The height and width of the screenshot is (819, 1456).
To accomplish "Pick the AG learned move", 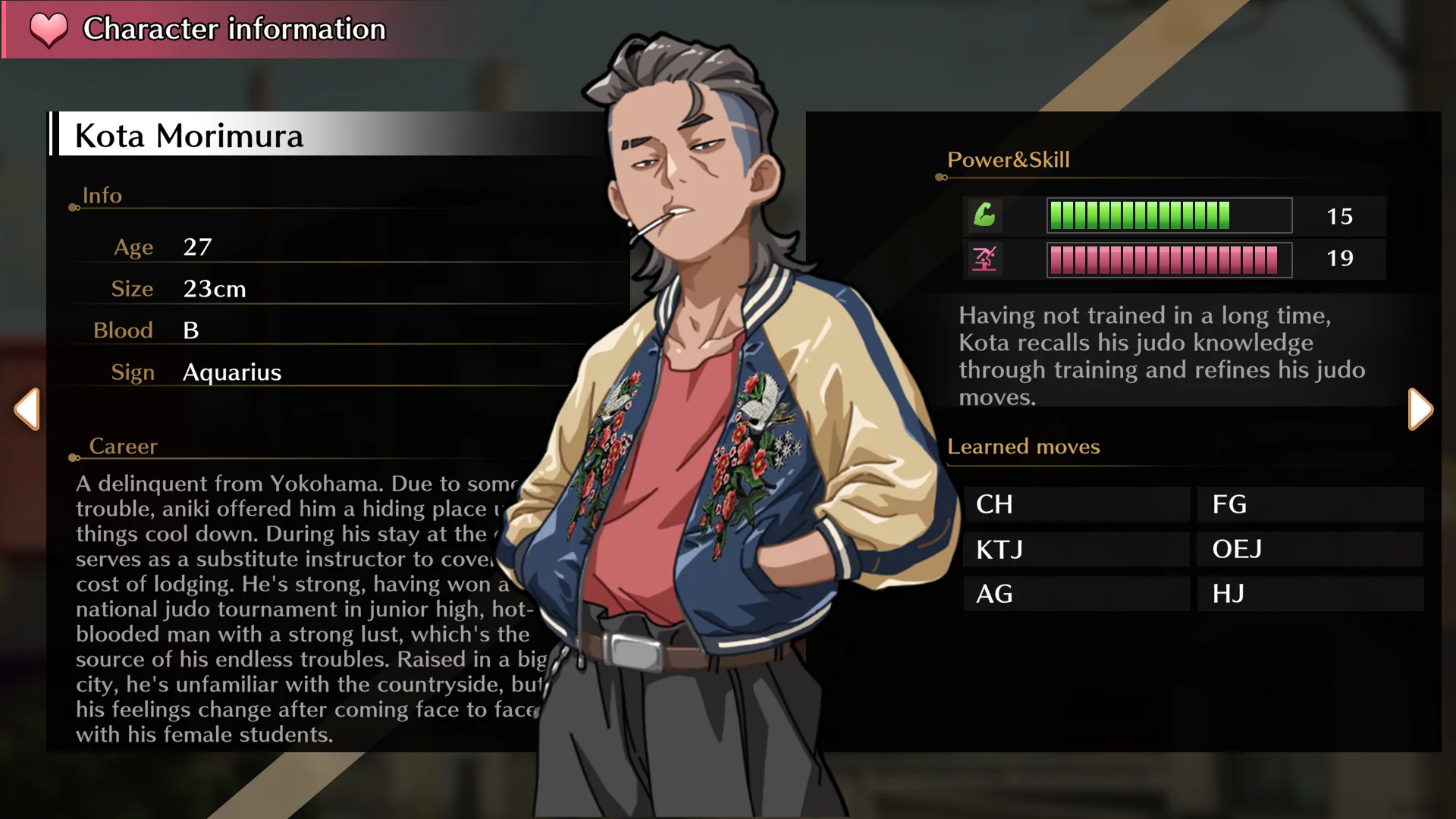I will tap(1075, 594).
